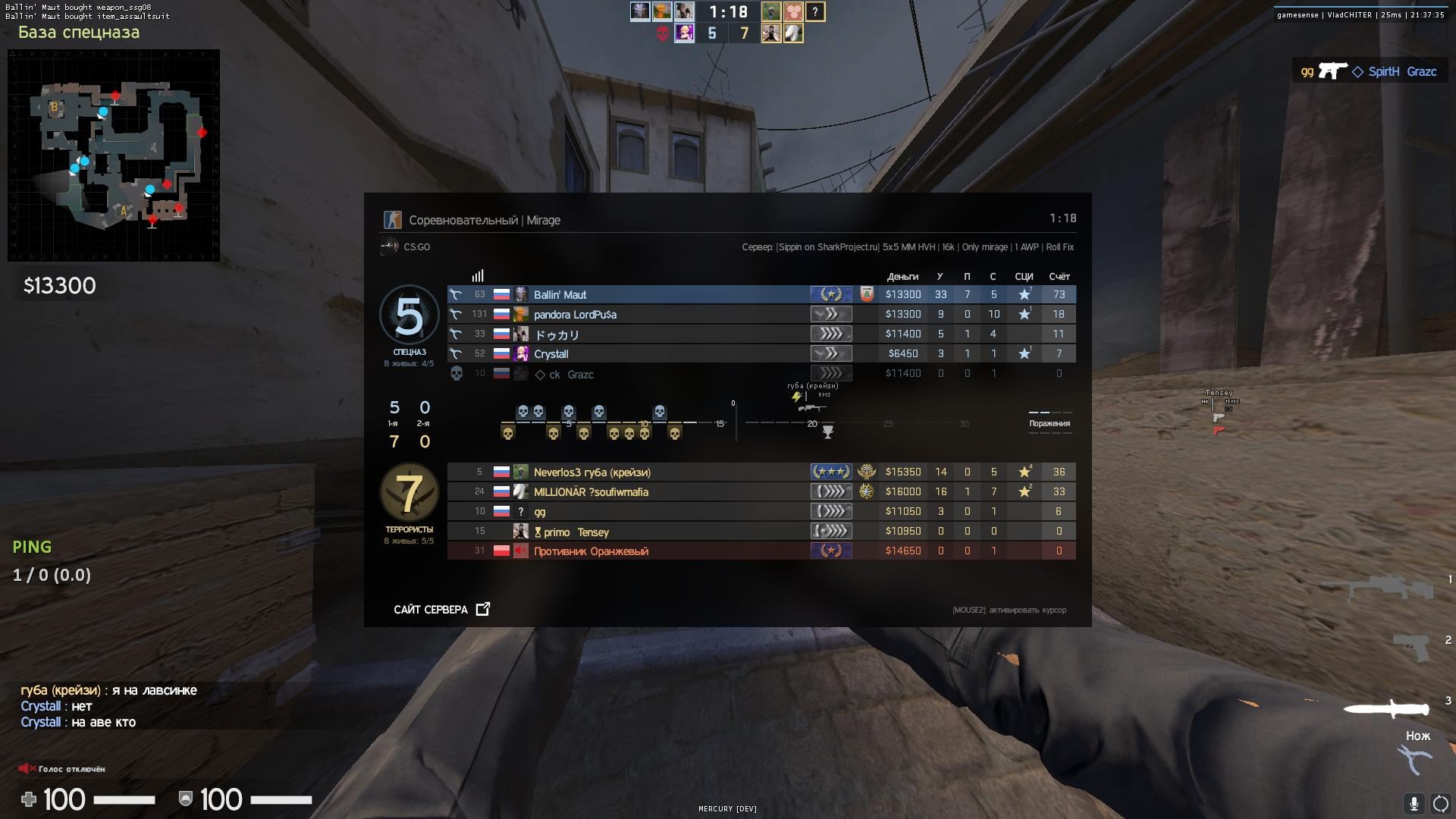Open the САЙТ СЕРВЕРА link
Image resolution: width=1456 pixels, height=819 pixels.
(430, 609)
